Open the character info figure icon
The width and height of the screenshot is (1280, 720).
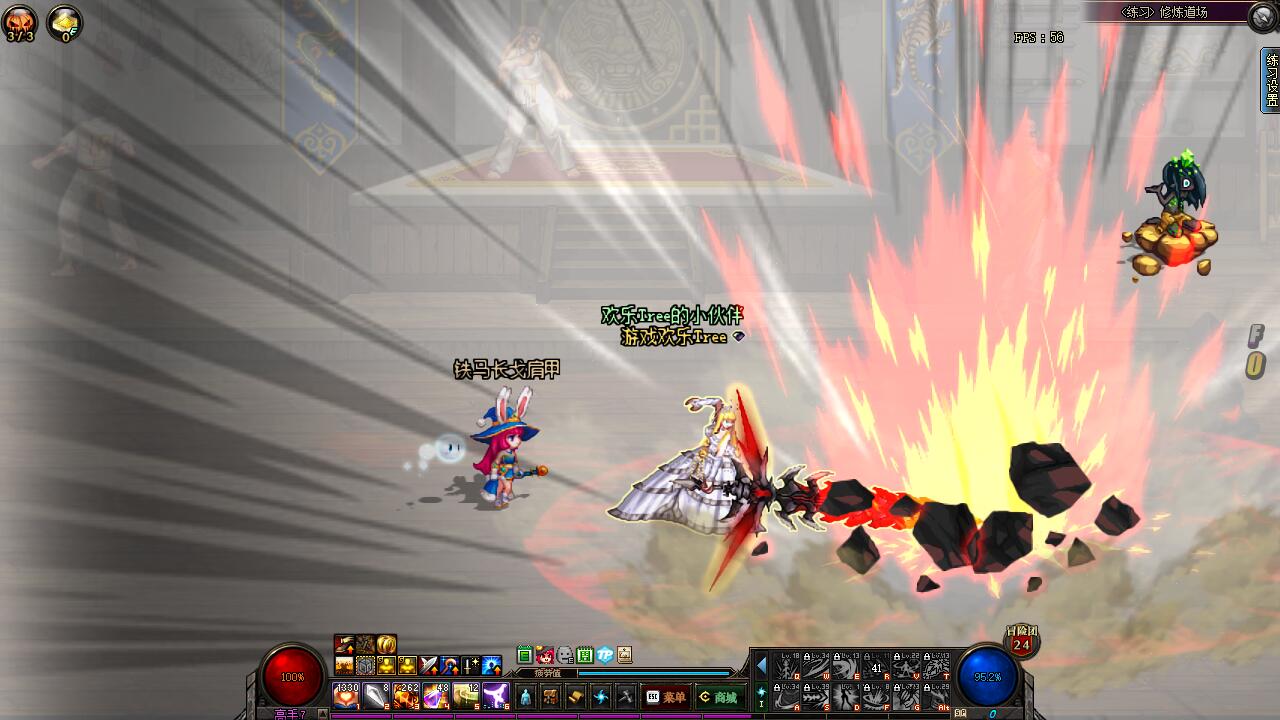(526, 697)
